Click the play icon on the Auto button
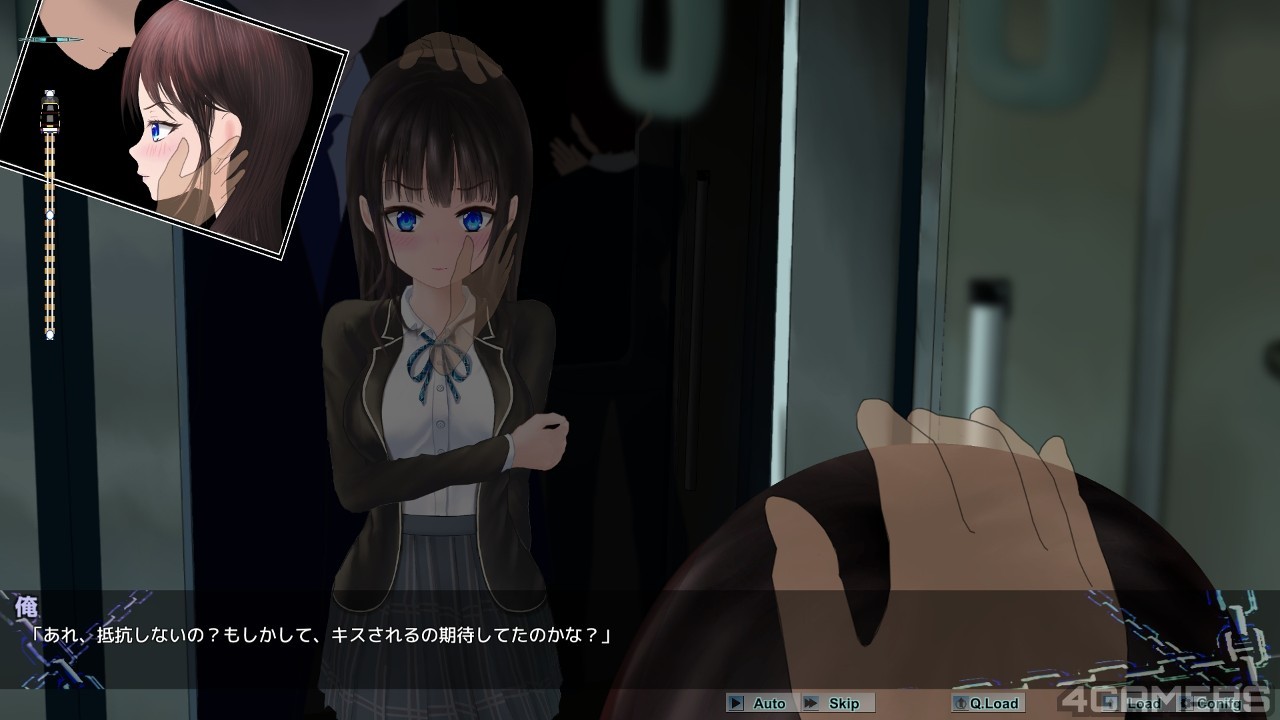 tap(738, 703)
